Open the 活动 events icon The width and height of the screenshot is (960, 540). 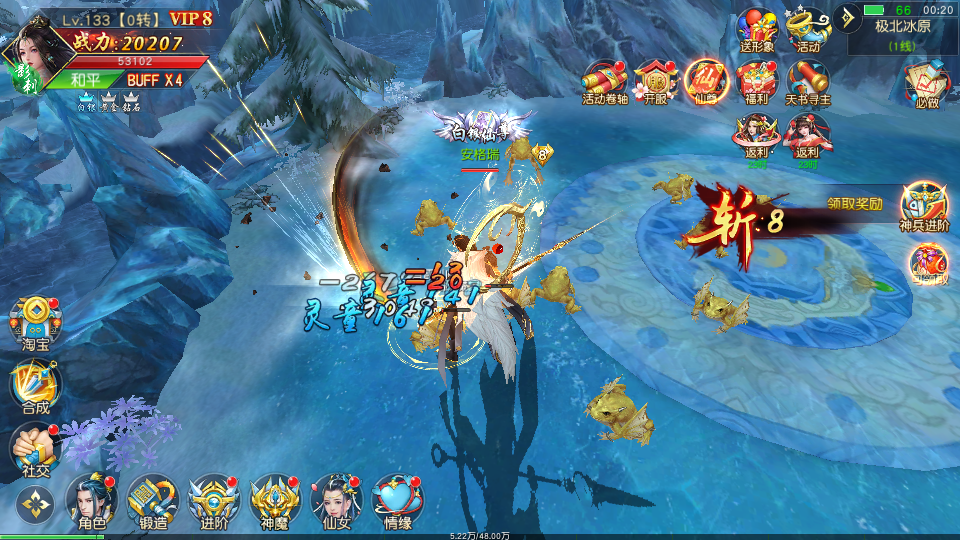808,27
